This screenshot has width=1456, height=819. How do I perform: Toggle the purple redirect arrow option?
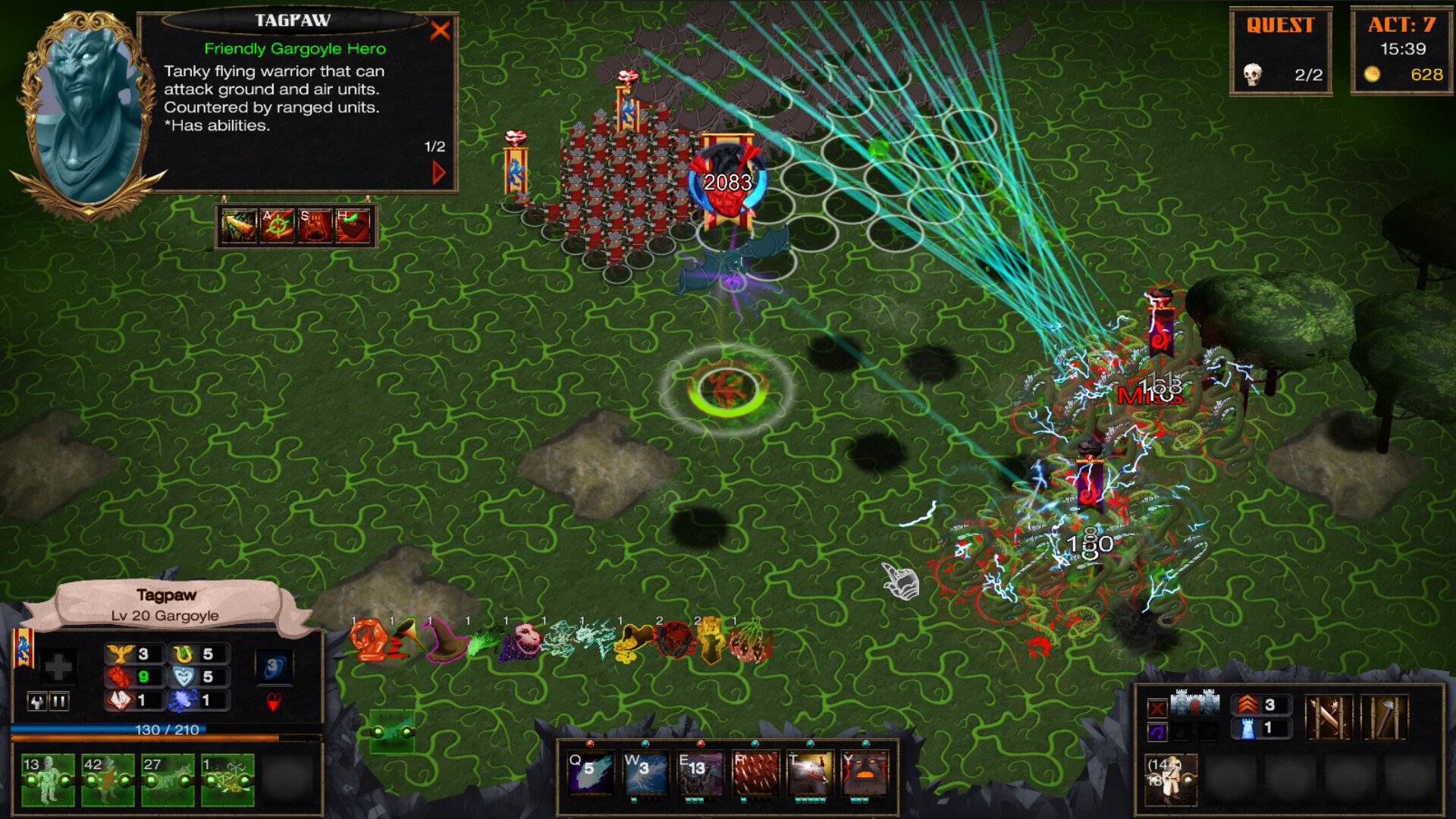click(1157, 732)
